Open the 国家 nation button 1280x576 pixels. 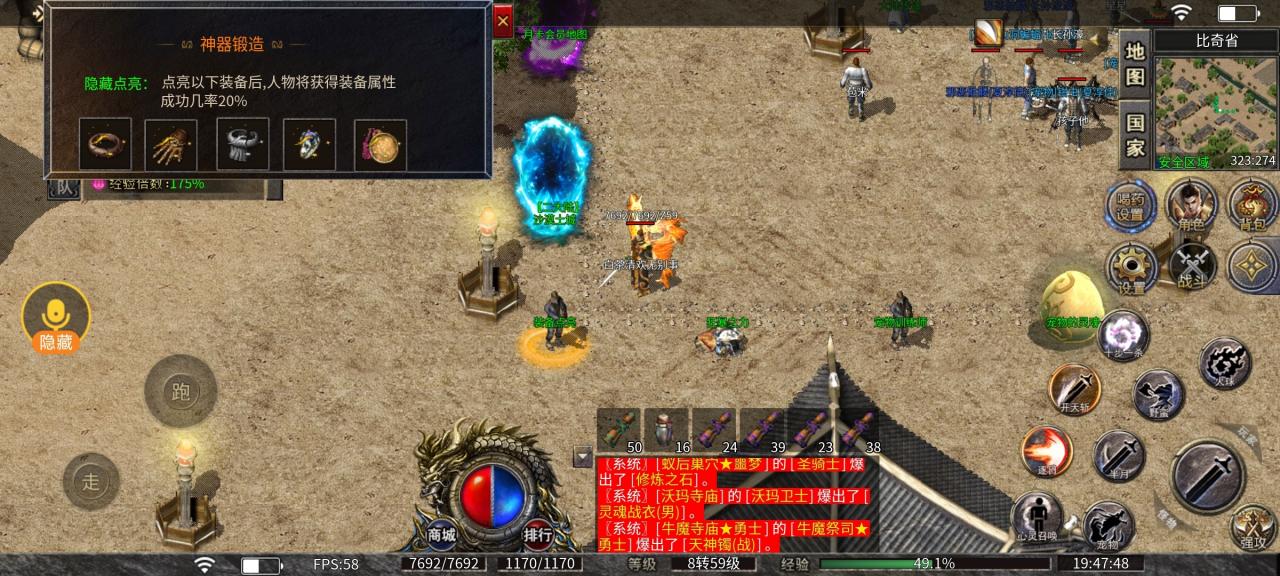coord(1135,136)
